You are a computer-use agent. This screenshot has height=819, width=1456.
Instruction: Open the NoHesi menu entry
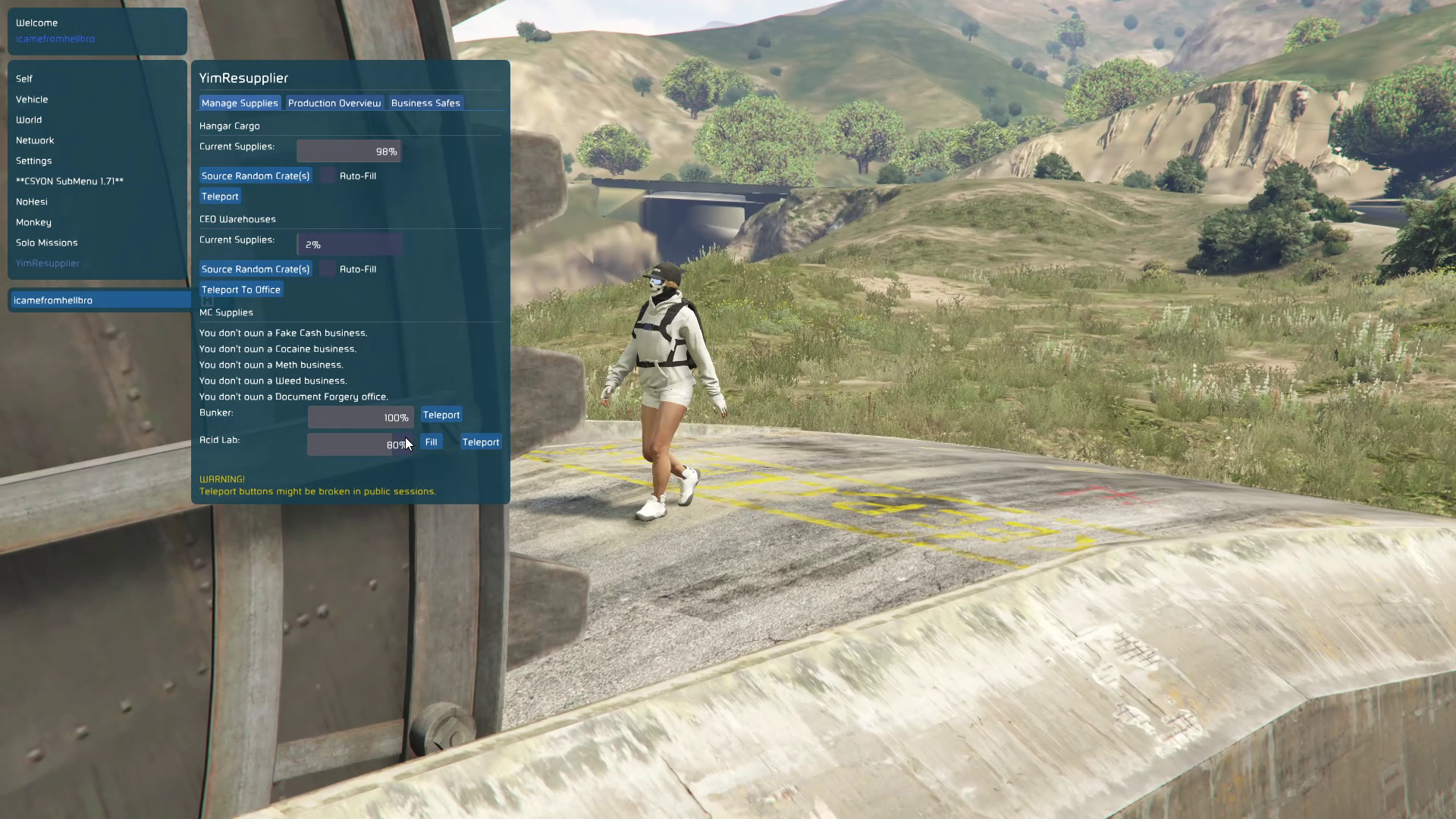coord(32,202)
